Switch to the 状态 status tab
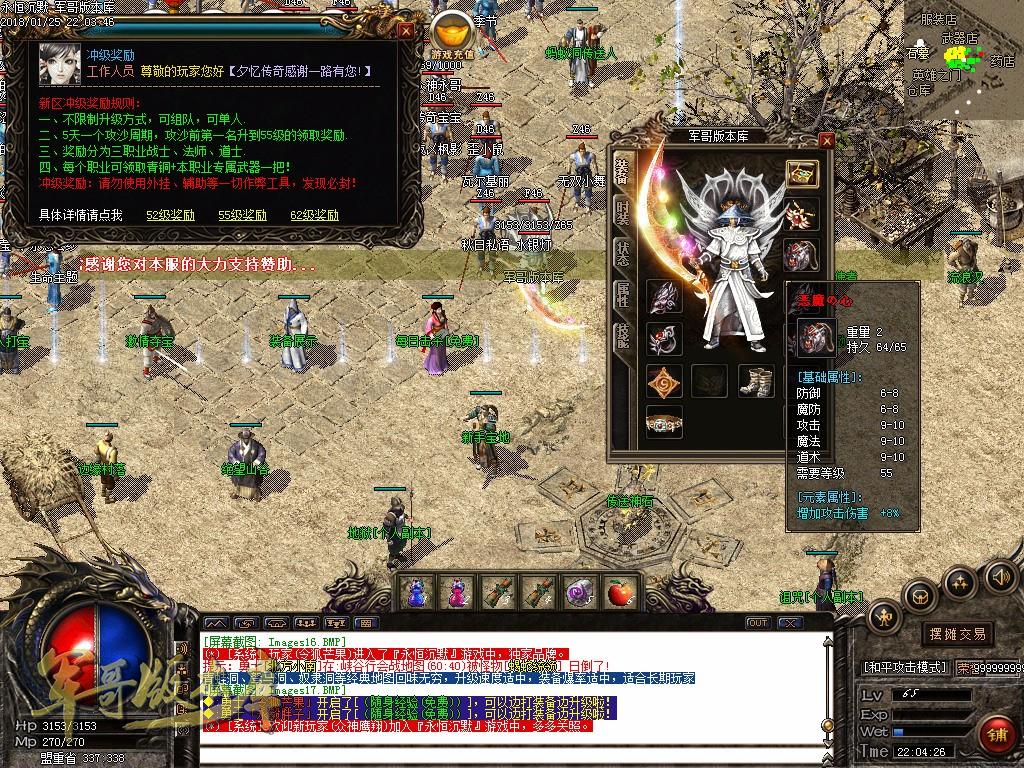Viewport: 1024px width, 768px height. pos(622,253)
